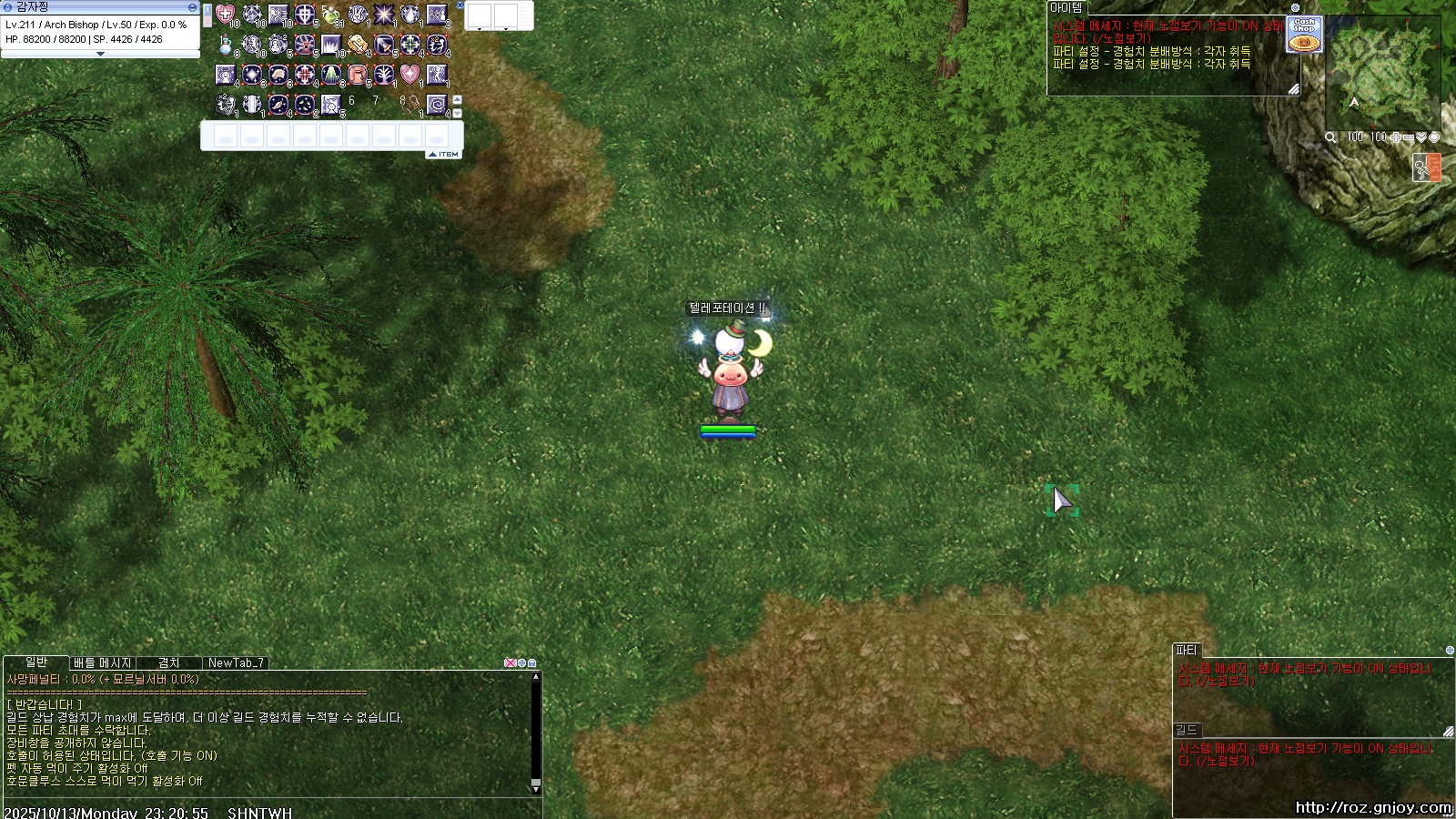Viewport: 1456px width, 819px height.
Task: Expand the character basic info panel arrow
Action: tap(100, 54)
